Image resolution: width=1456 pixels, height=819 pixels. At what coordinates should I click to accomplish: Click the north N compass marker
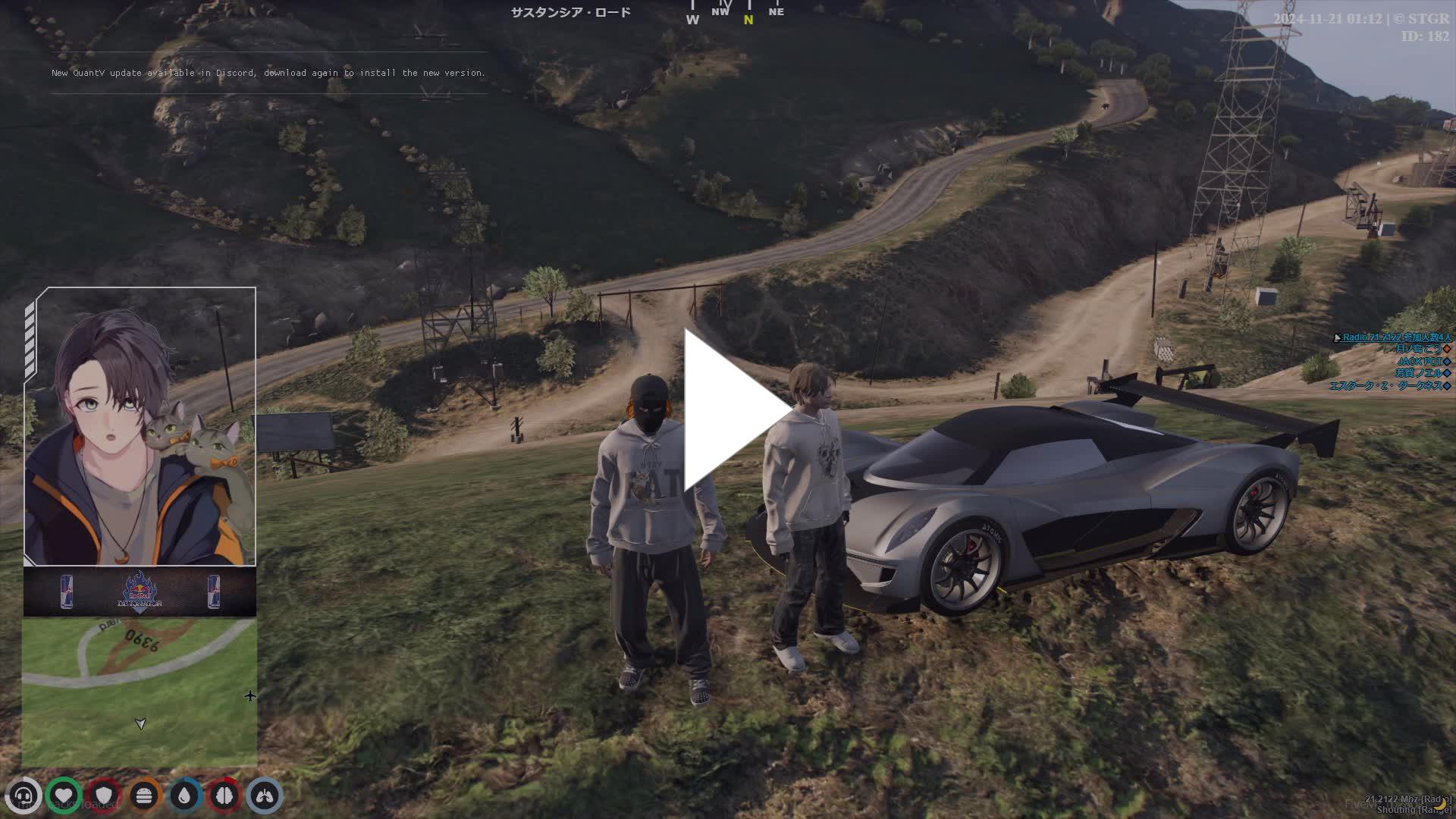point(748,20)
